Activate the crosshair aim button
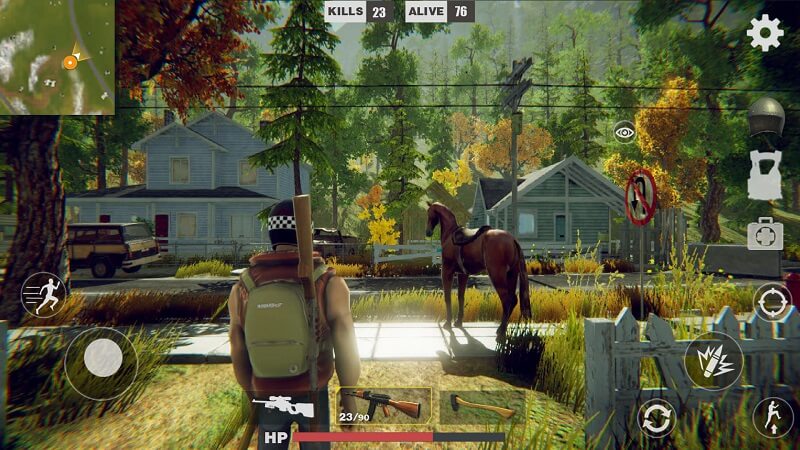The height and width of the screenshot is (450, 800). click(772, 301)
